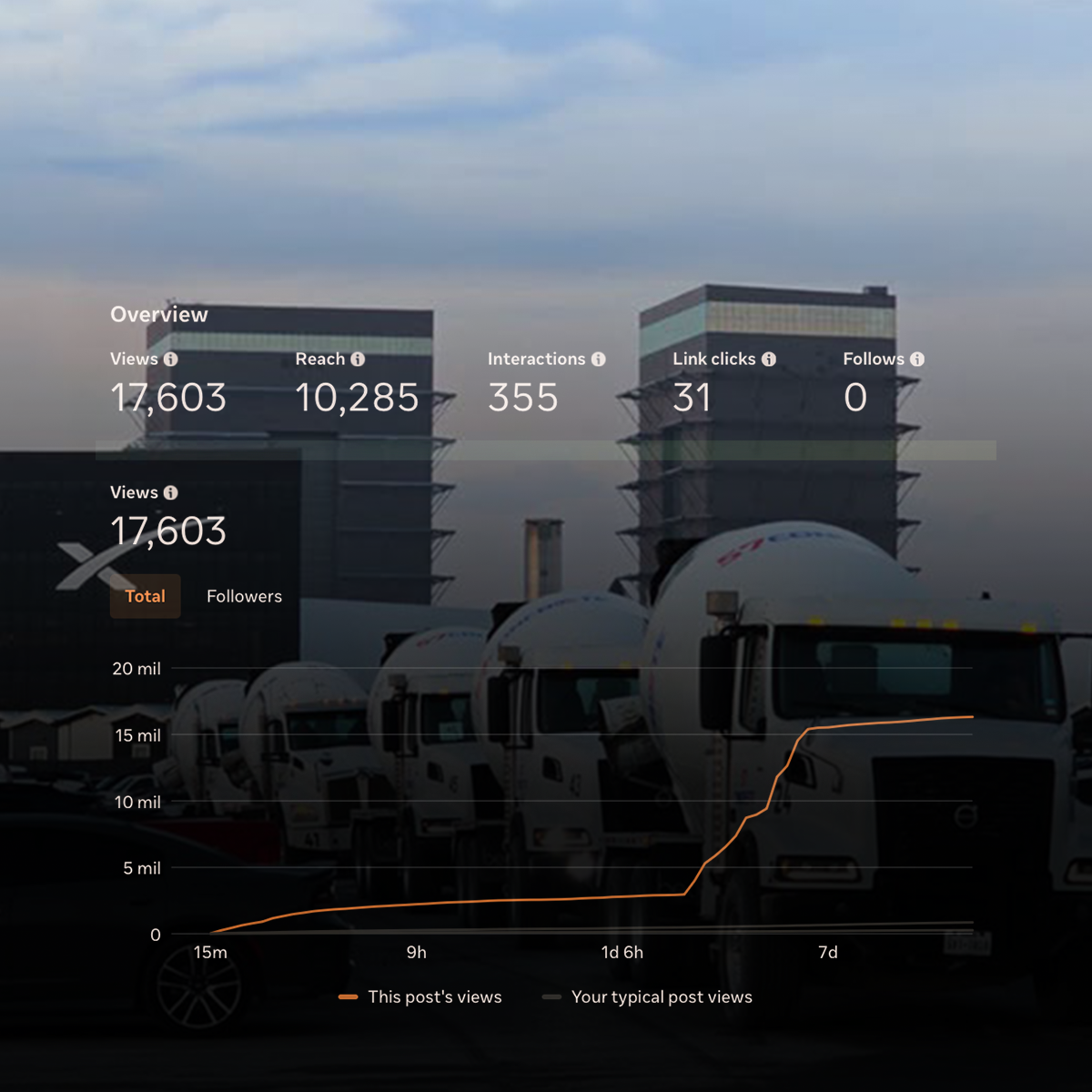Click the info icon next to Link clicks
Viewport: 1092px width, 1092px height.
[x=769, y=359]
